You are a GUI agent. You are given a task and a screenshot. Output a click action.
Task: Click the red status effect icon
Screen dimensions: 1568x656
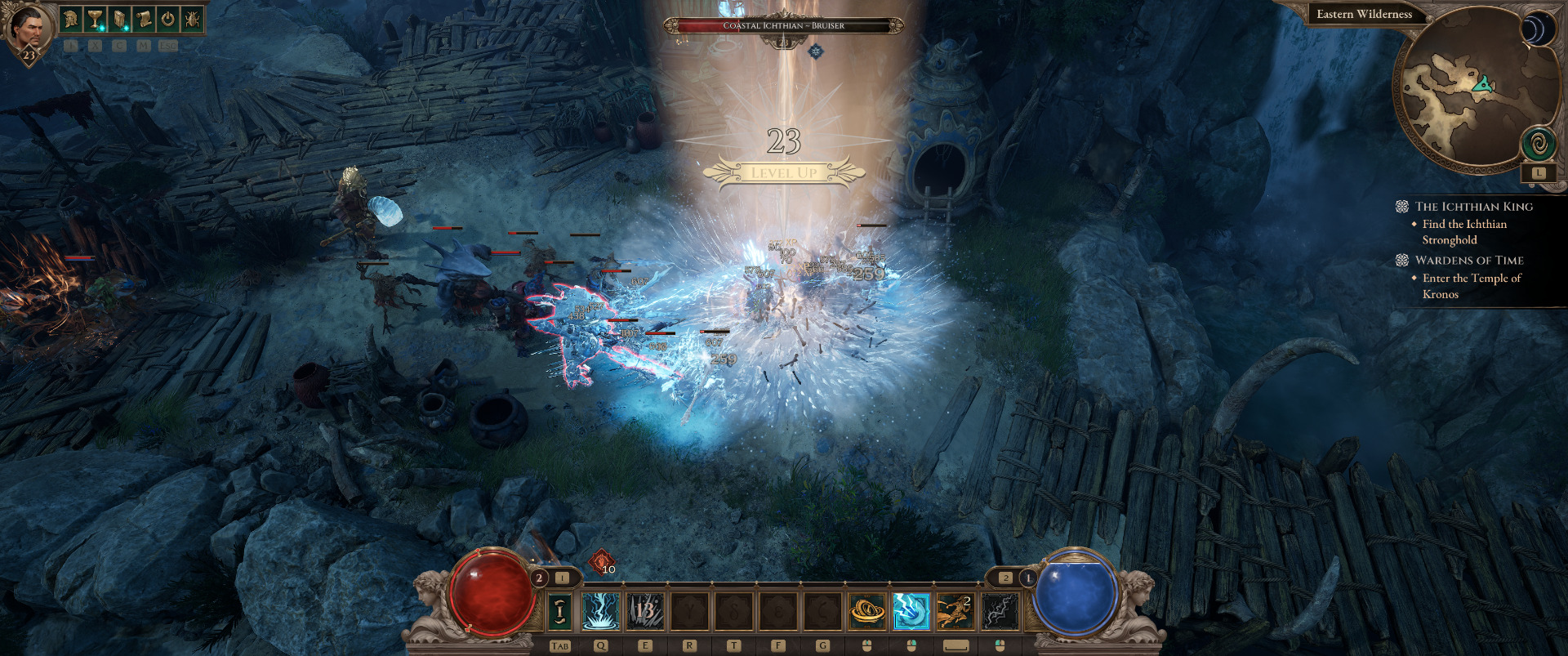(x=602, y=561)
